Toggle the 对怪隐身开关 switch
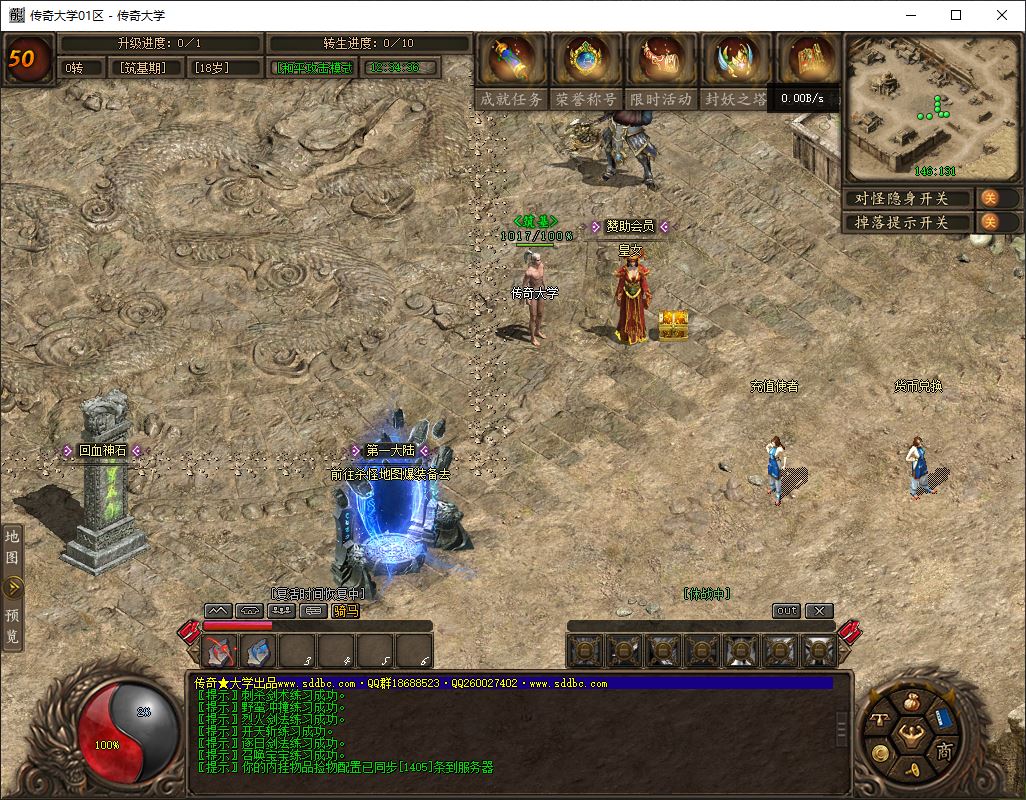The height and width of the screenshot is (800, 1026). (988, 198)
